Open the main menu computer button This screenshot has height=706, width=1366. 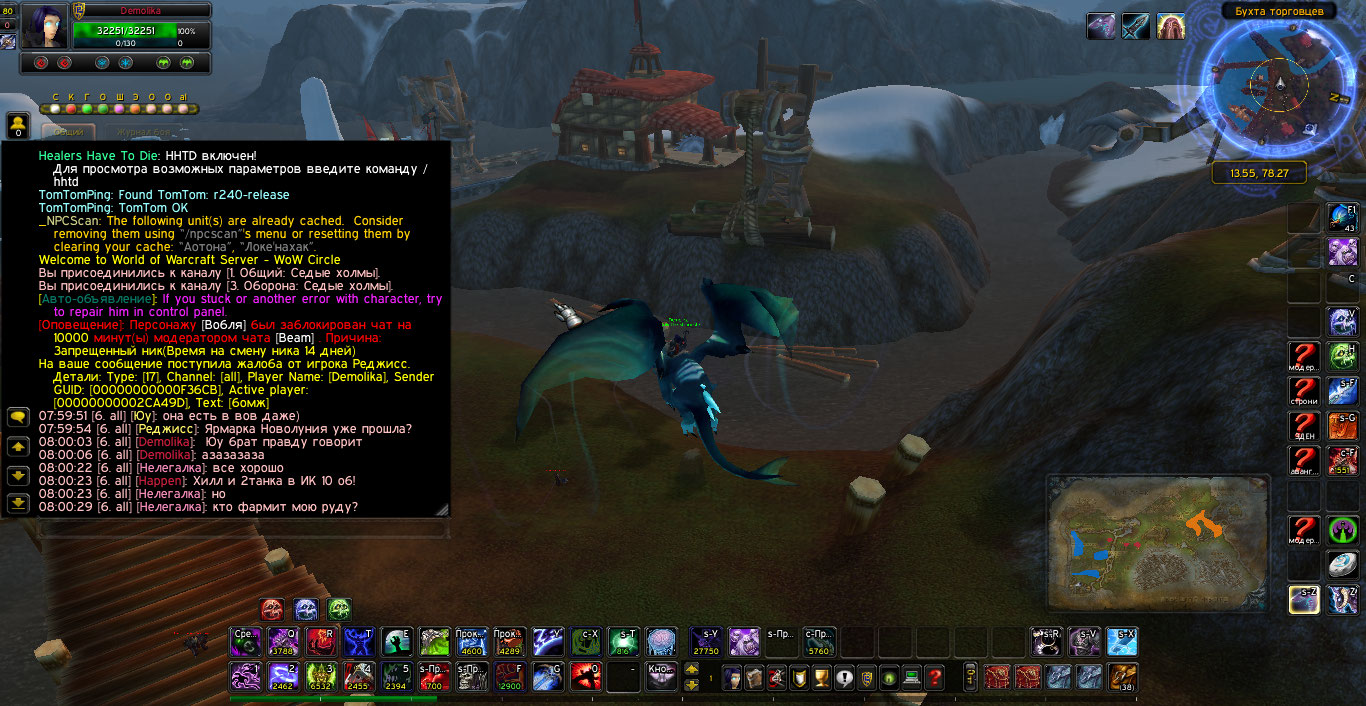pyautogui.click(x=911, y=677)
